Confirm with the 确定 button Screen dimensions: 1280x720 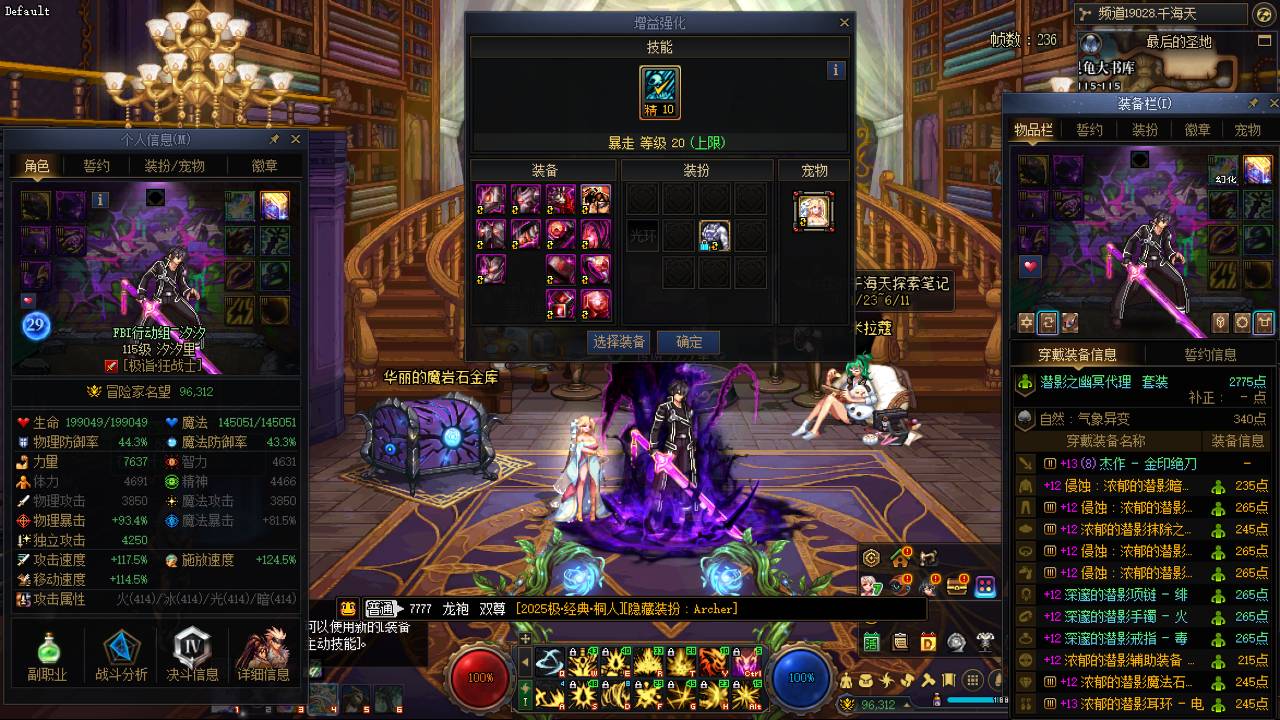point(689,342)
